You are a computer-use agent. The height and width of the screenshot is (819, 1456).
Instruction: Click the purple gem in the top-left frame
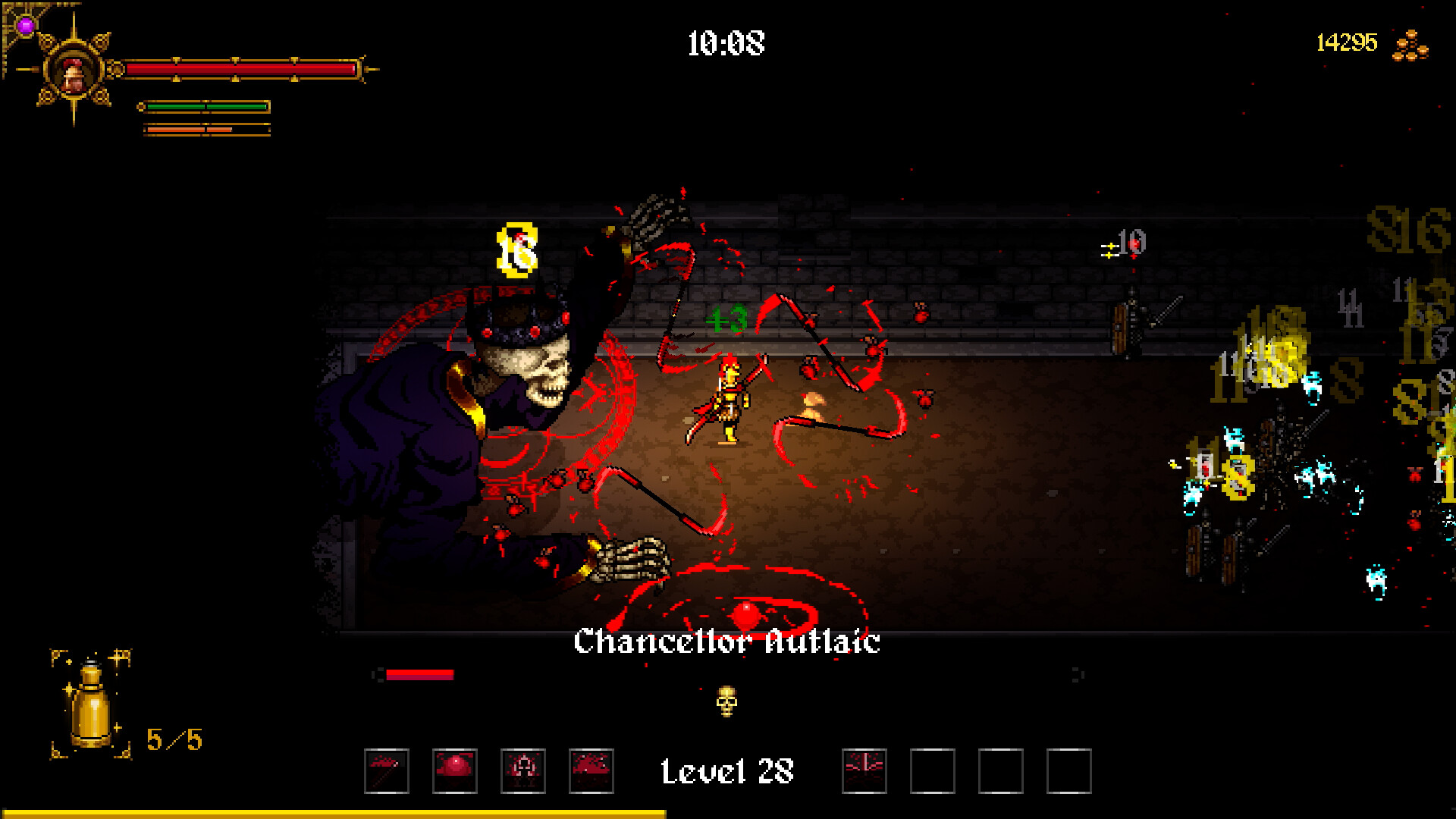tap(25, 24)
